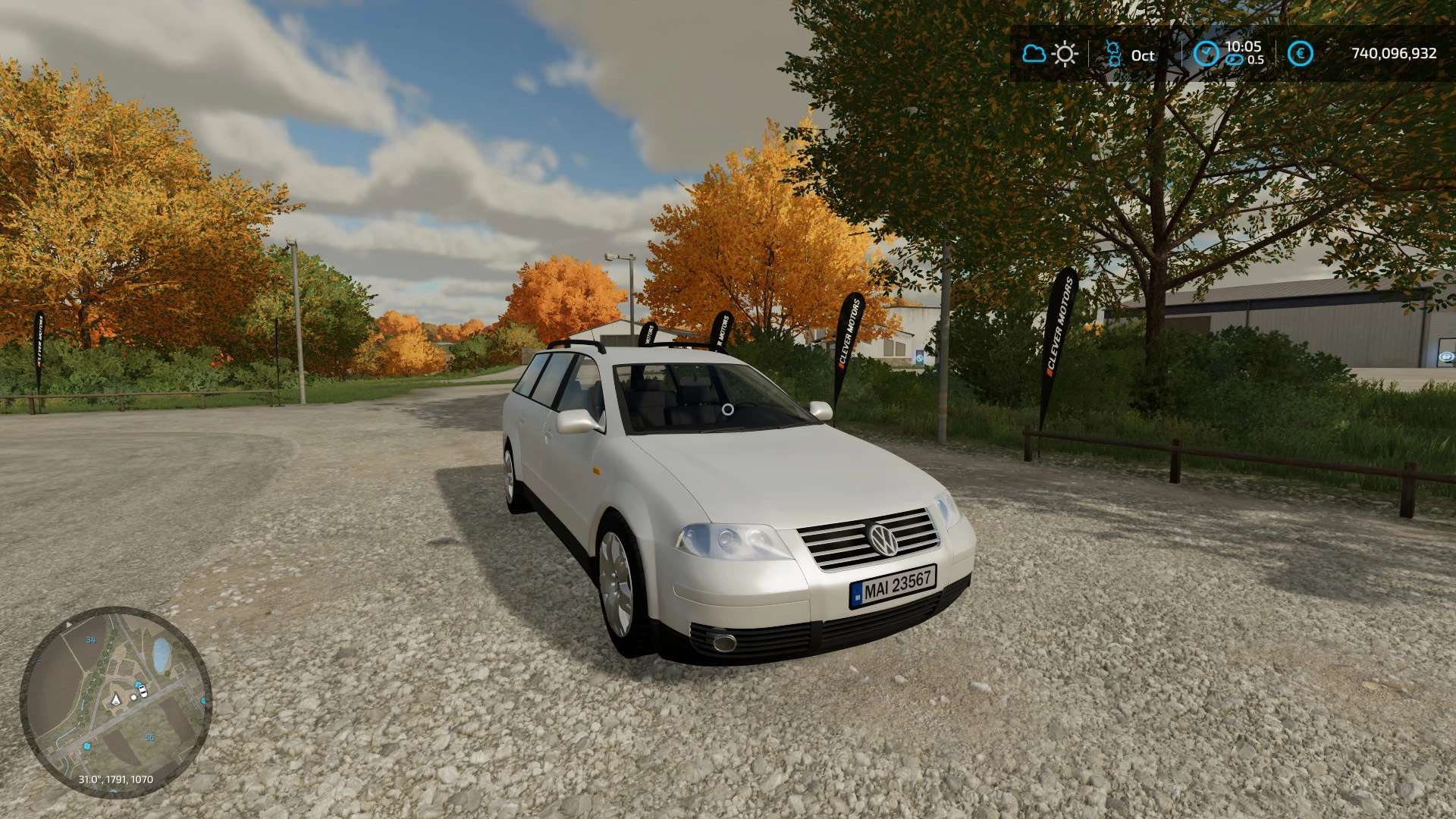This screenshot has height=819, width=1456.
Task: Open the circular minimap
Action: point(115,701)
